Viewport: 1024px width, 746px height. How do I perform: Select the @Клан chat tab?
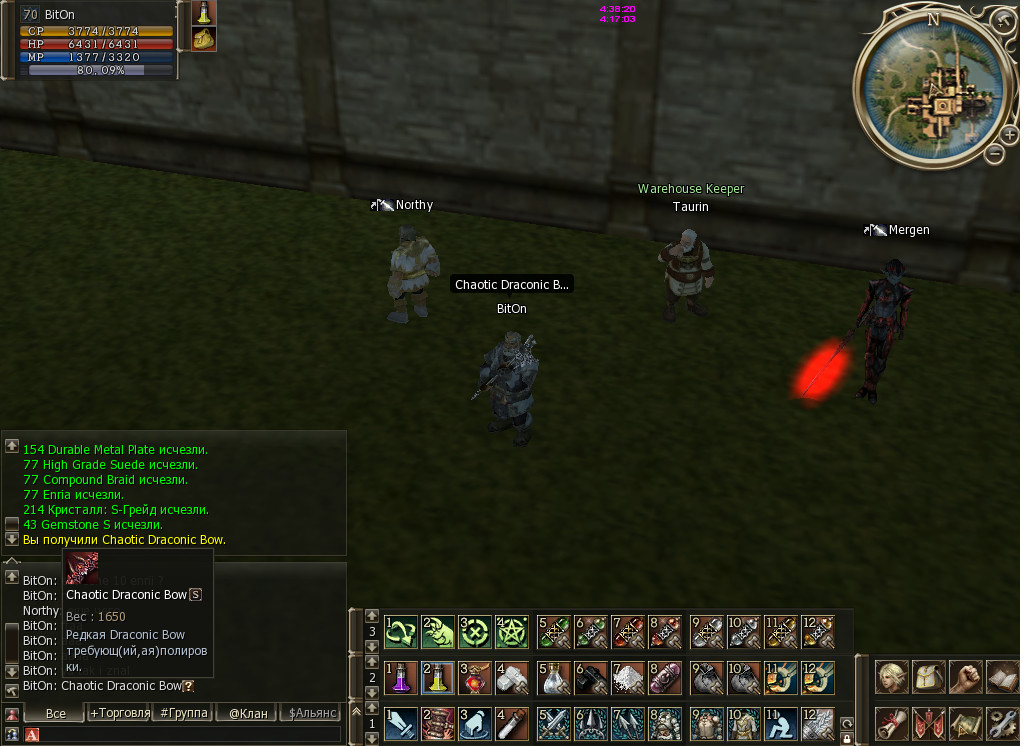click(248, 713)
